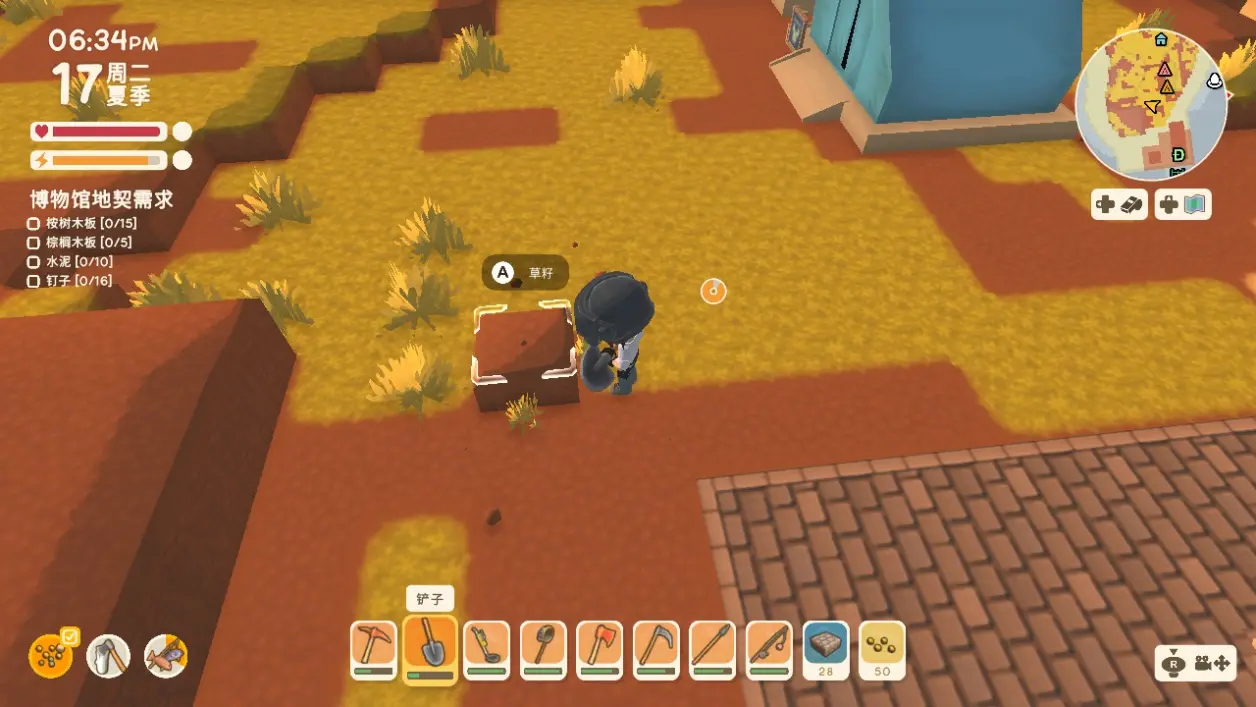Click the blue house marker on minimap
This screenshot has height=707, width=1256.
click(1161, 40)
